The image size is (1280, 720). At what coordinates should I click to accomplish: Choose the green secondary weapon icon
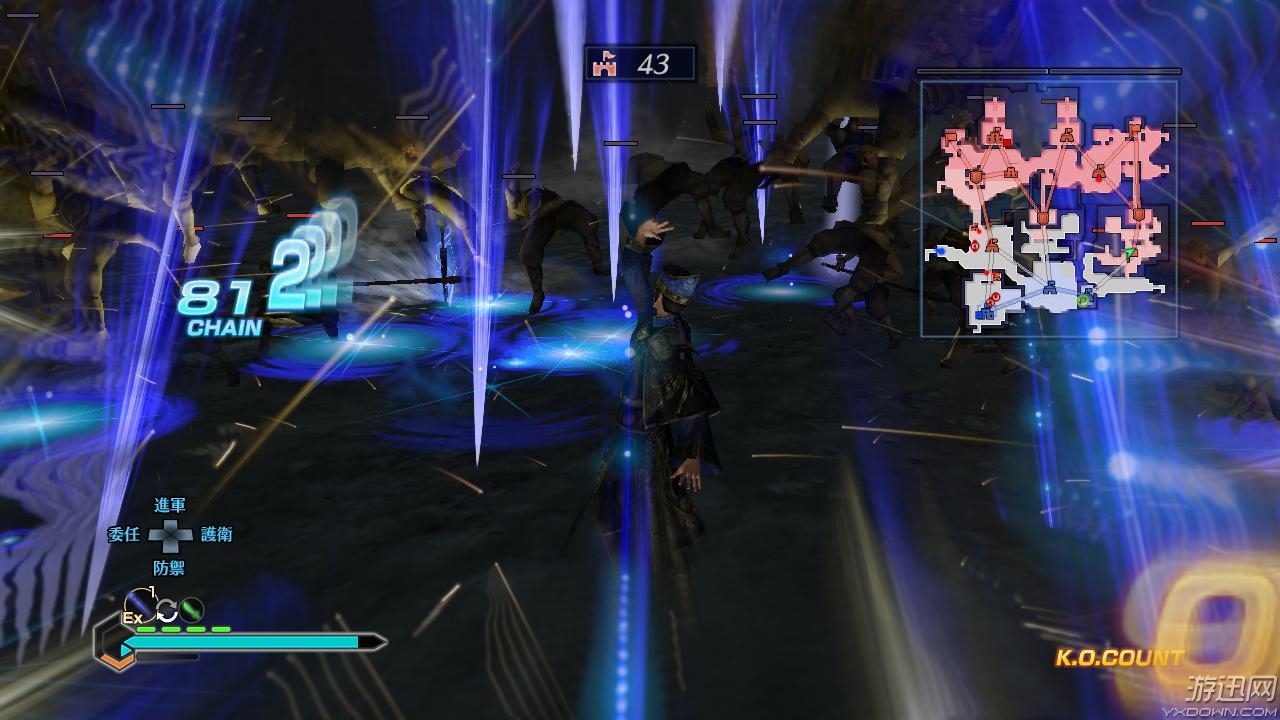click(x=191, y=608)
